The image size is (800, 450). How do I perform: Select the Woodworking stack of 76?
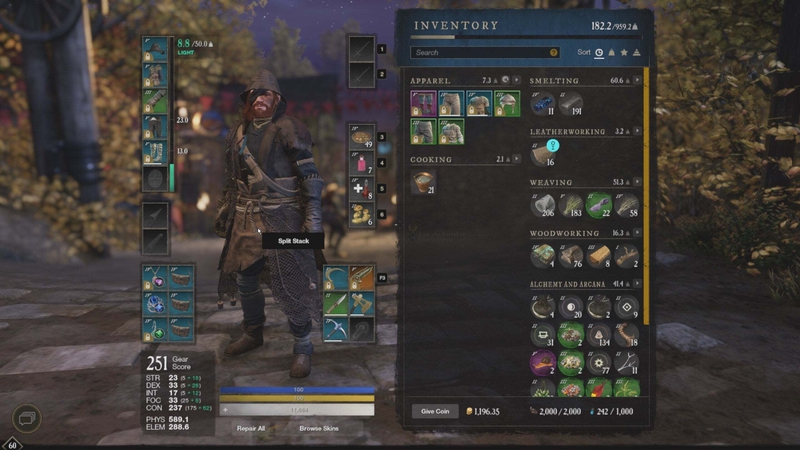(571, 257)
